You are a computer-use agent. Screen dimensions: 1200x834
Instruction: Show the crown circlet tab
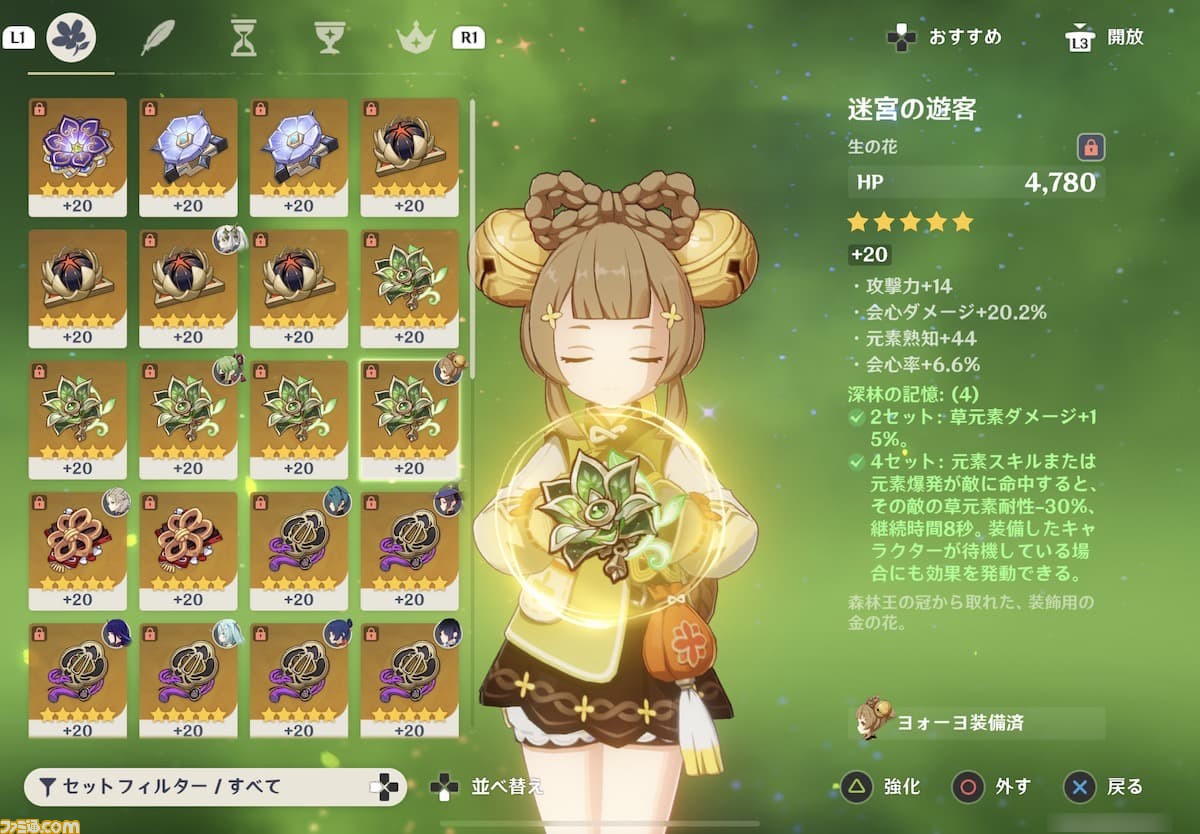point(413,38)
